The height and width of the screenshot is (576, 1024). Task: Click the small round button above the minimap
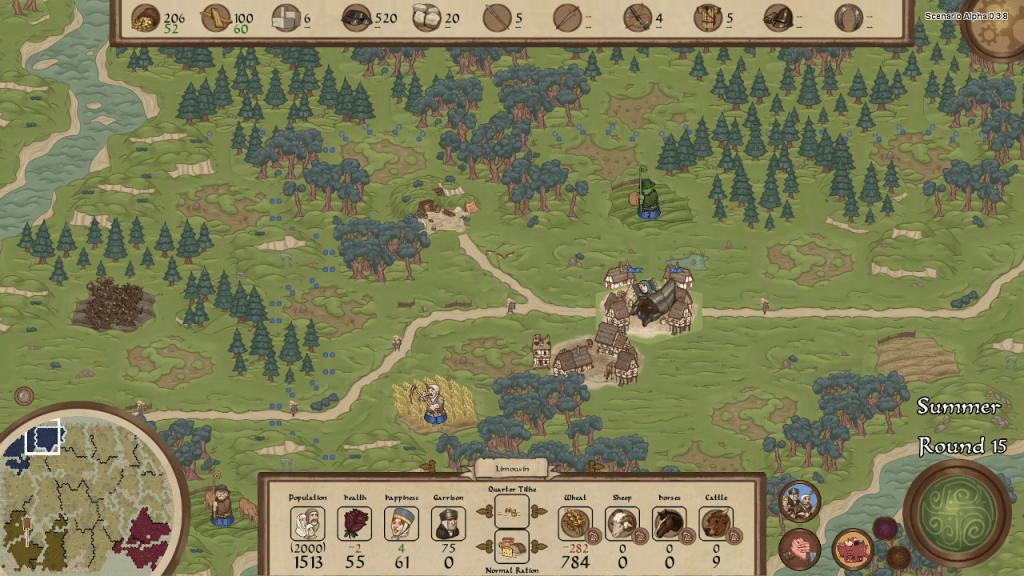coord(22,396)
